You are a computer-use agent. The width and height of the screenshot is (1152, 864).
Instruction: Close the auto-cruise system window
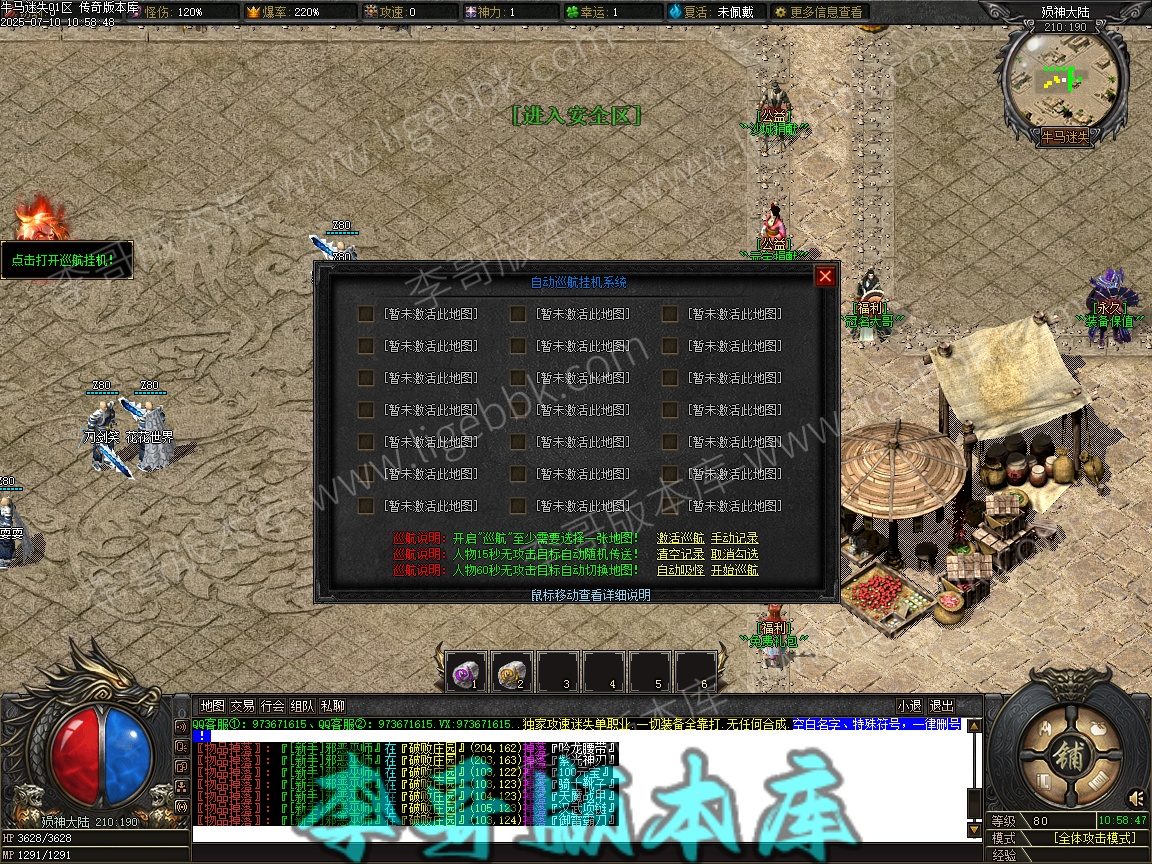(x=825, y=276)
